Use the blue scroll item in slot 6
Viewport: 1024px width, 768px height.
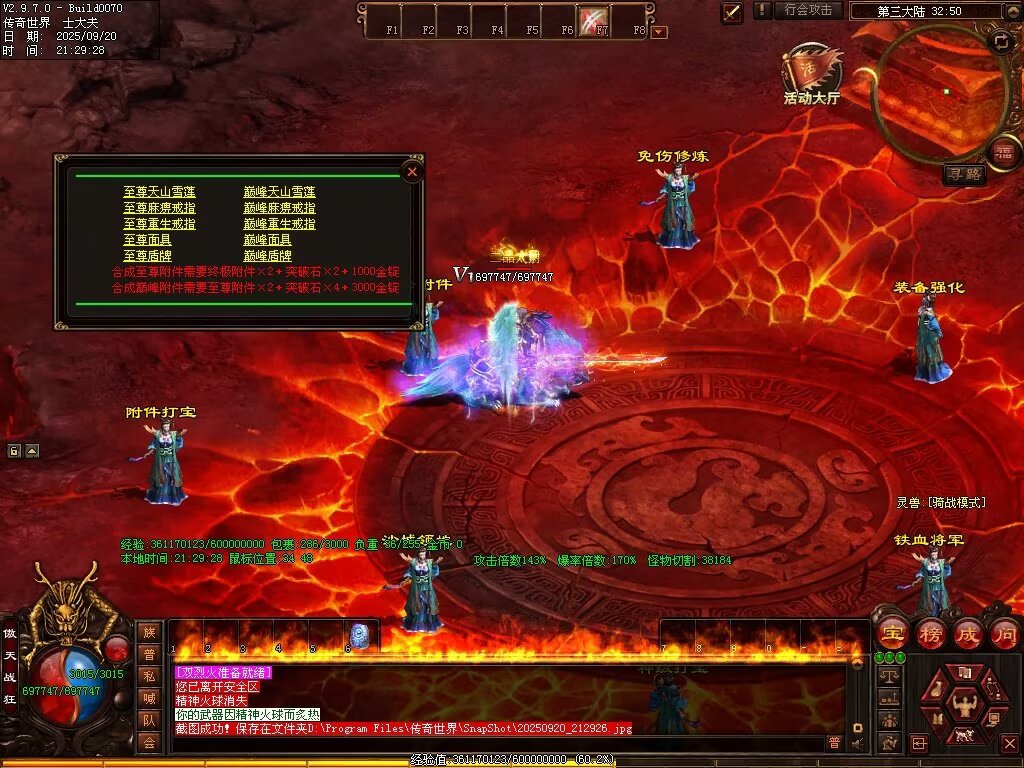(358, 634)
